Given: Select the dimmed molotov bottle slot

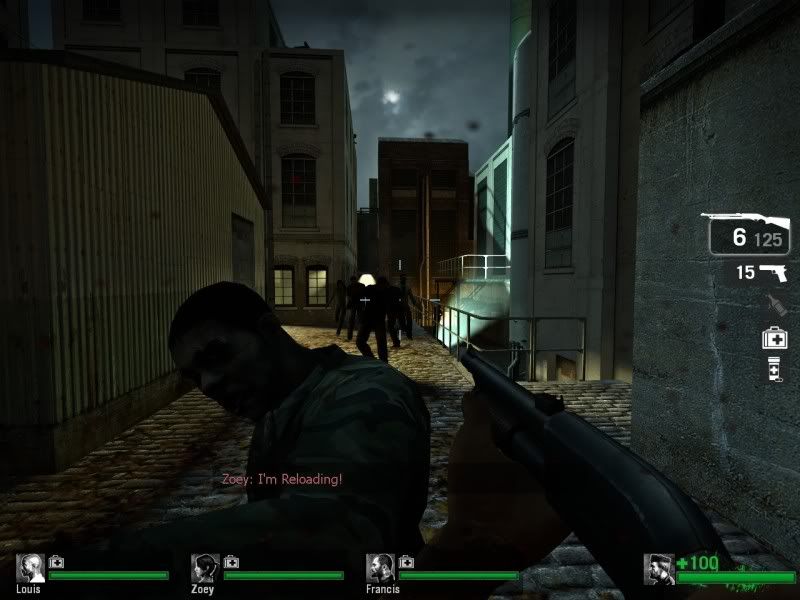Looking at the screenshot, I should point(775,305).
